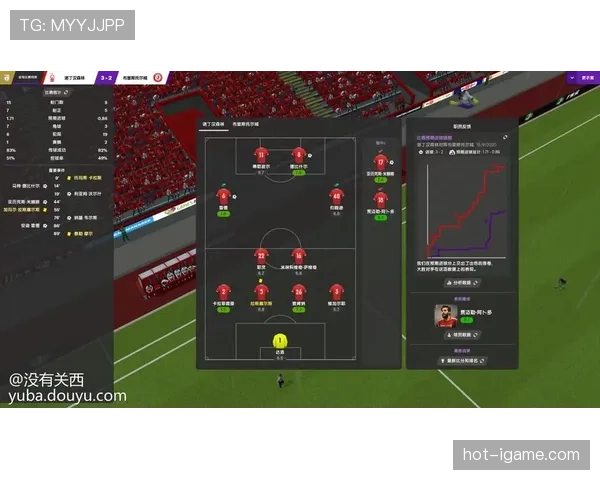This screenshot has width=600, height=480.
Task: Choose defender number 26
Action: 298,291
